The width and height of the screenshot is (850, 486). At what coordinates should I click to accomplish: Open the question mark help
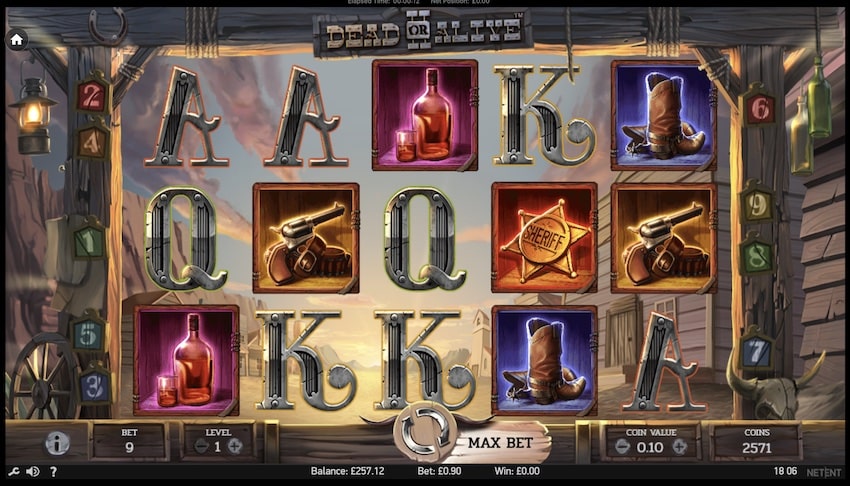click(53, 472)
